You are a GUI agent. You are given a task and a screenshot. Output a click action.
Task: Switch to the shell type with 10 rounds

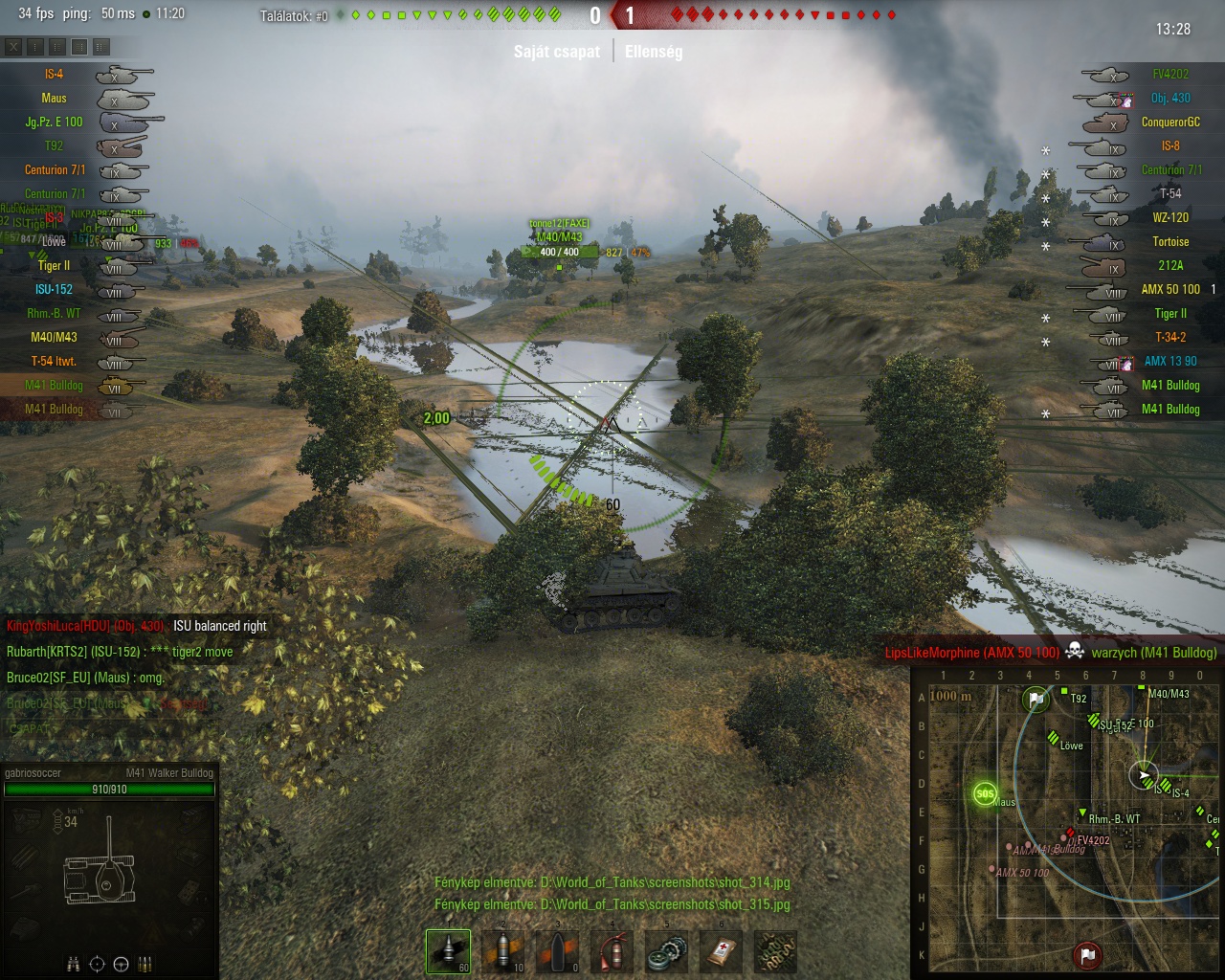(x=503, y=951)
